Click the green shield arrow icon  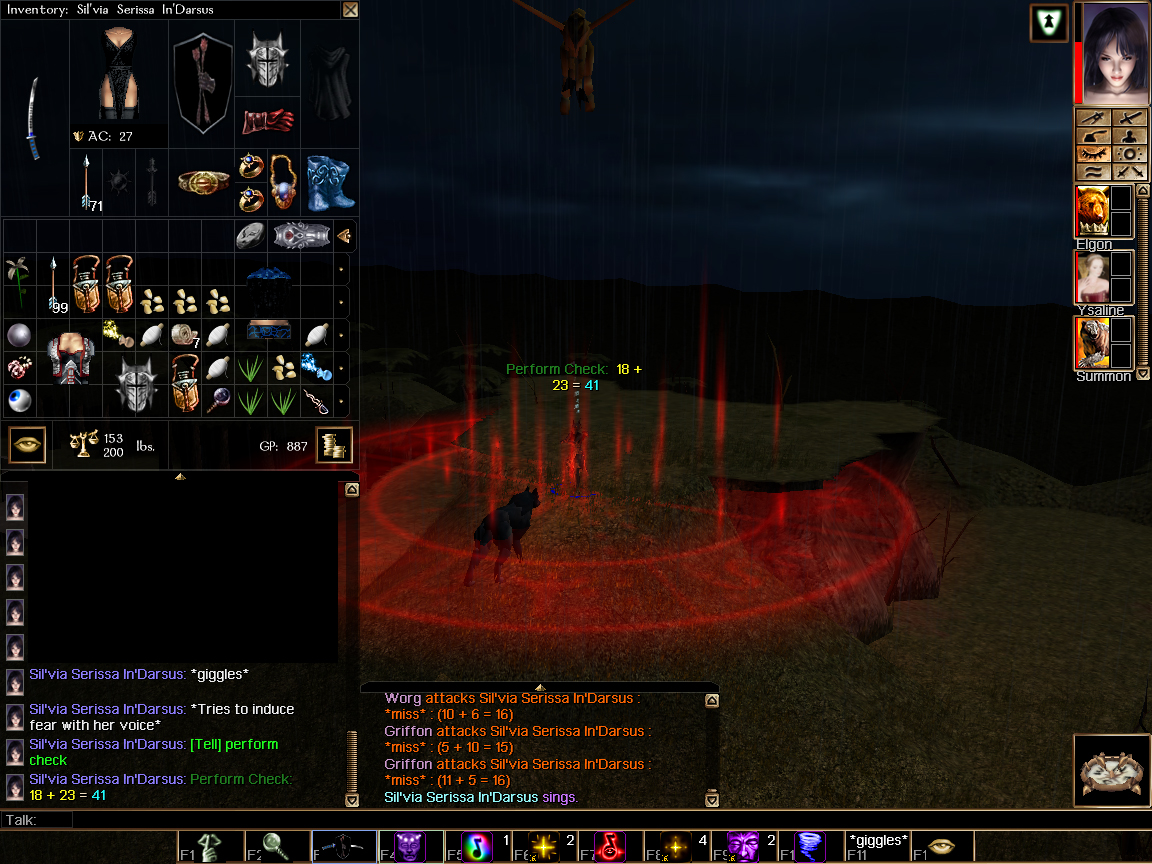click(1048, 23)
